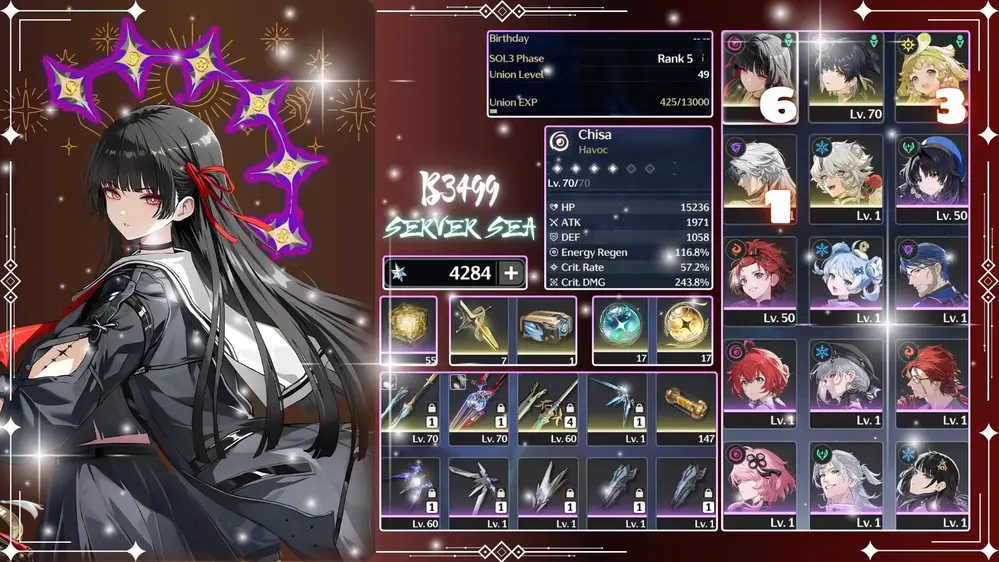This screenshot has width=999, height=562.
Task: Open the Chisa character stats panel
Action: (628, 208)
